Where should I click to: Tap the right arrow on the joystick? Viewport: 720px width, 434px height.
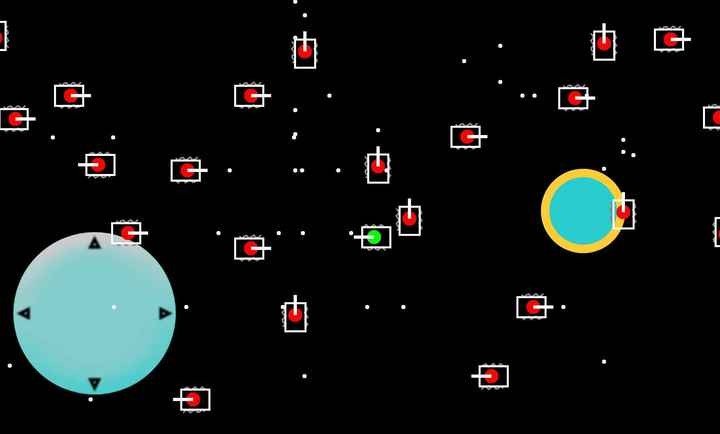[165, 313]
